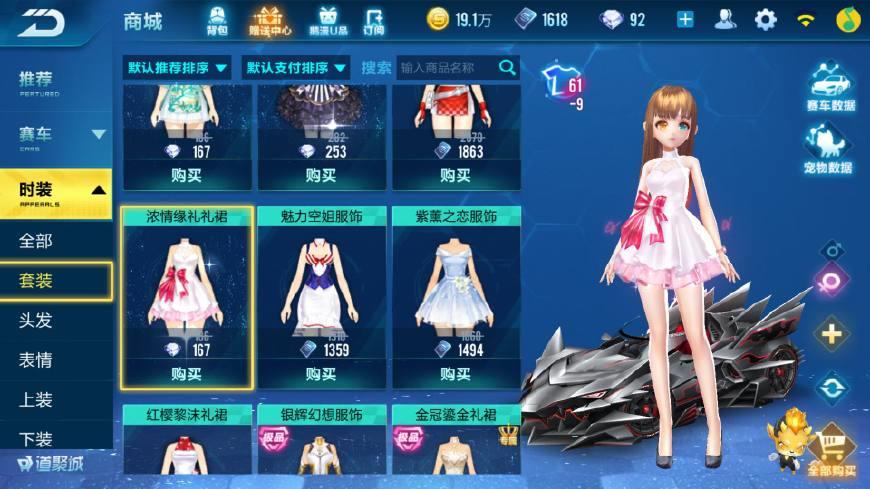Click the plus button to add diamonds
Image resolution: width=870 pixels, height=489 pixels.
(685, 19)
